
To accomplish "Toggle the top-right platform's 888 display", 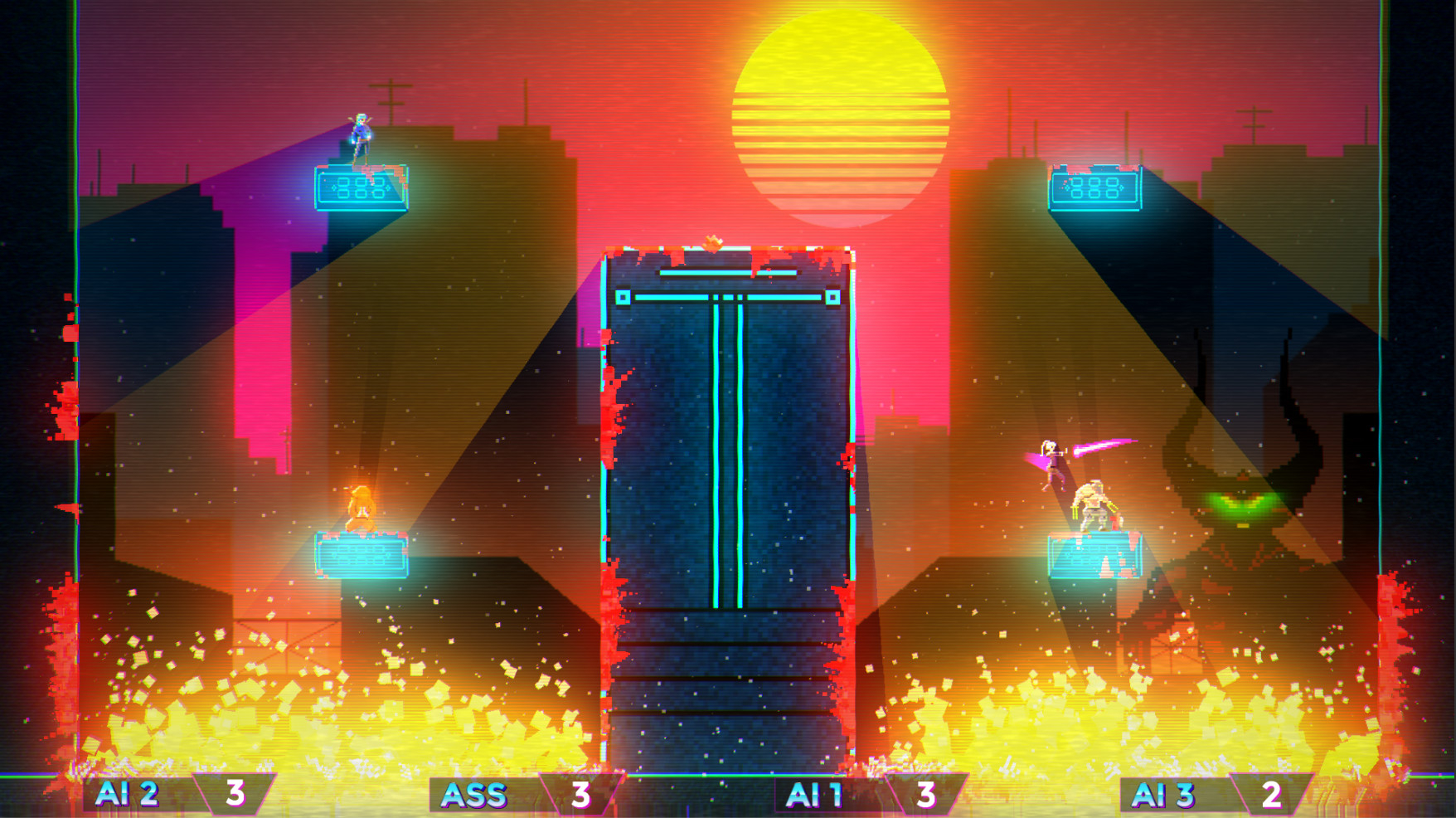I will pos(1096,189).
